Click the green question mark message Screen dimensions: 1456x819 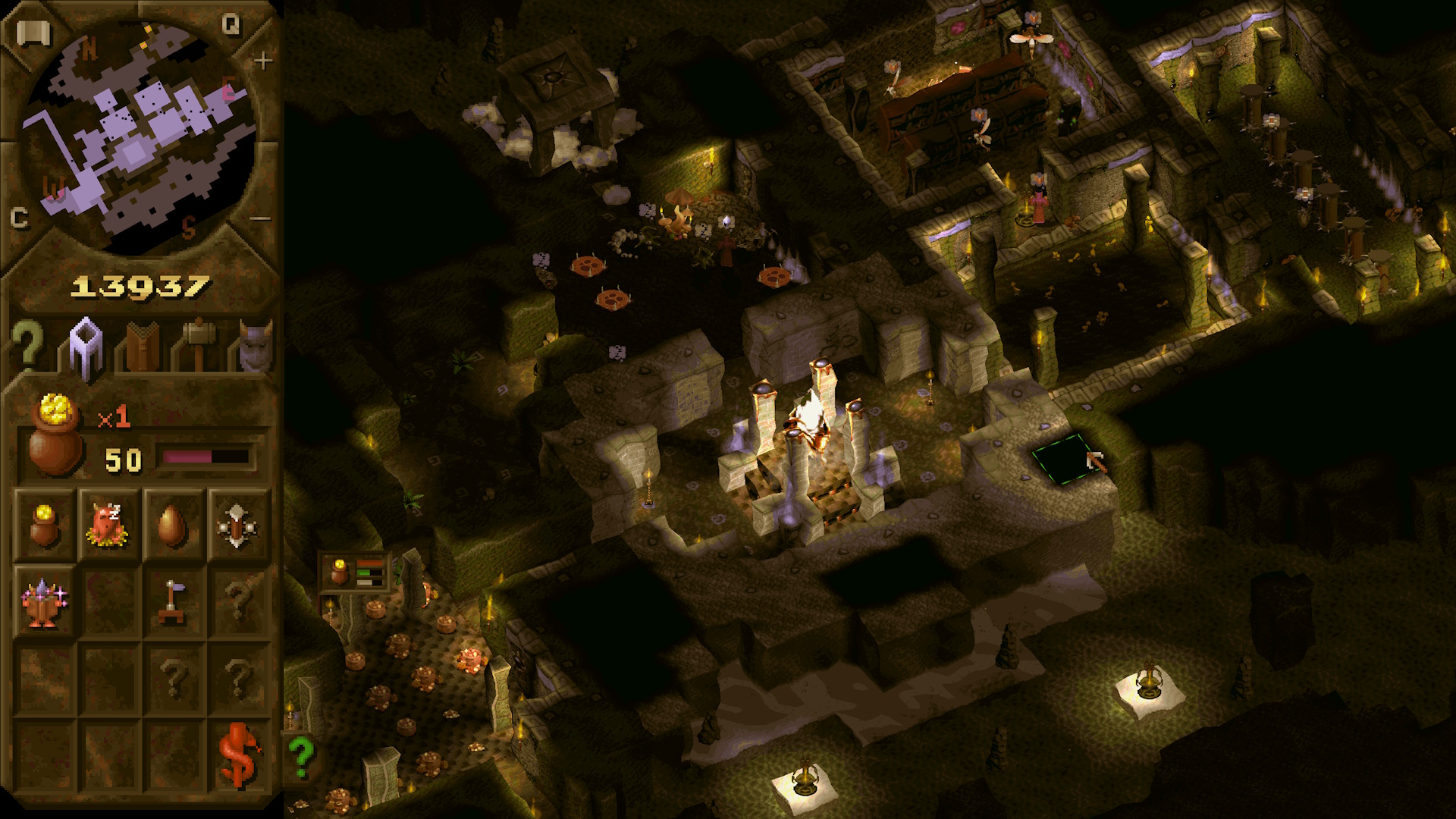pos(301,756)
